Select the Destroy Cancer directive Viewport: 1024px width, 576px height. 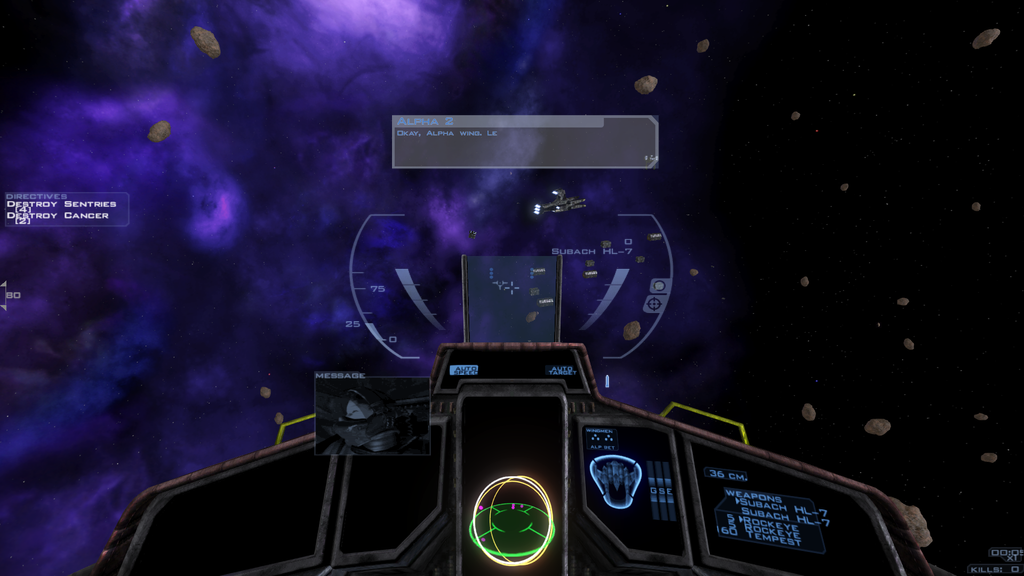point(58,216)
